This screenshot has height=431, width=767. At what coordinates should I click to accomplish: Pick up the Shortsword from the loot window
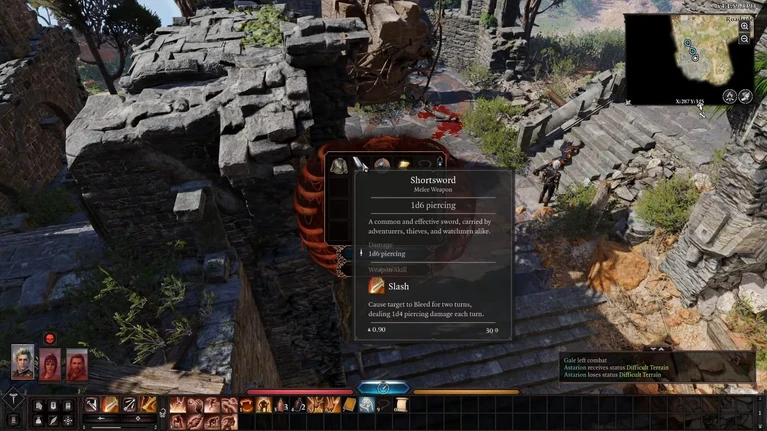(359, 165)
